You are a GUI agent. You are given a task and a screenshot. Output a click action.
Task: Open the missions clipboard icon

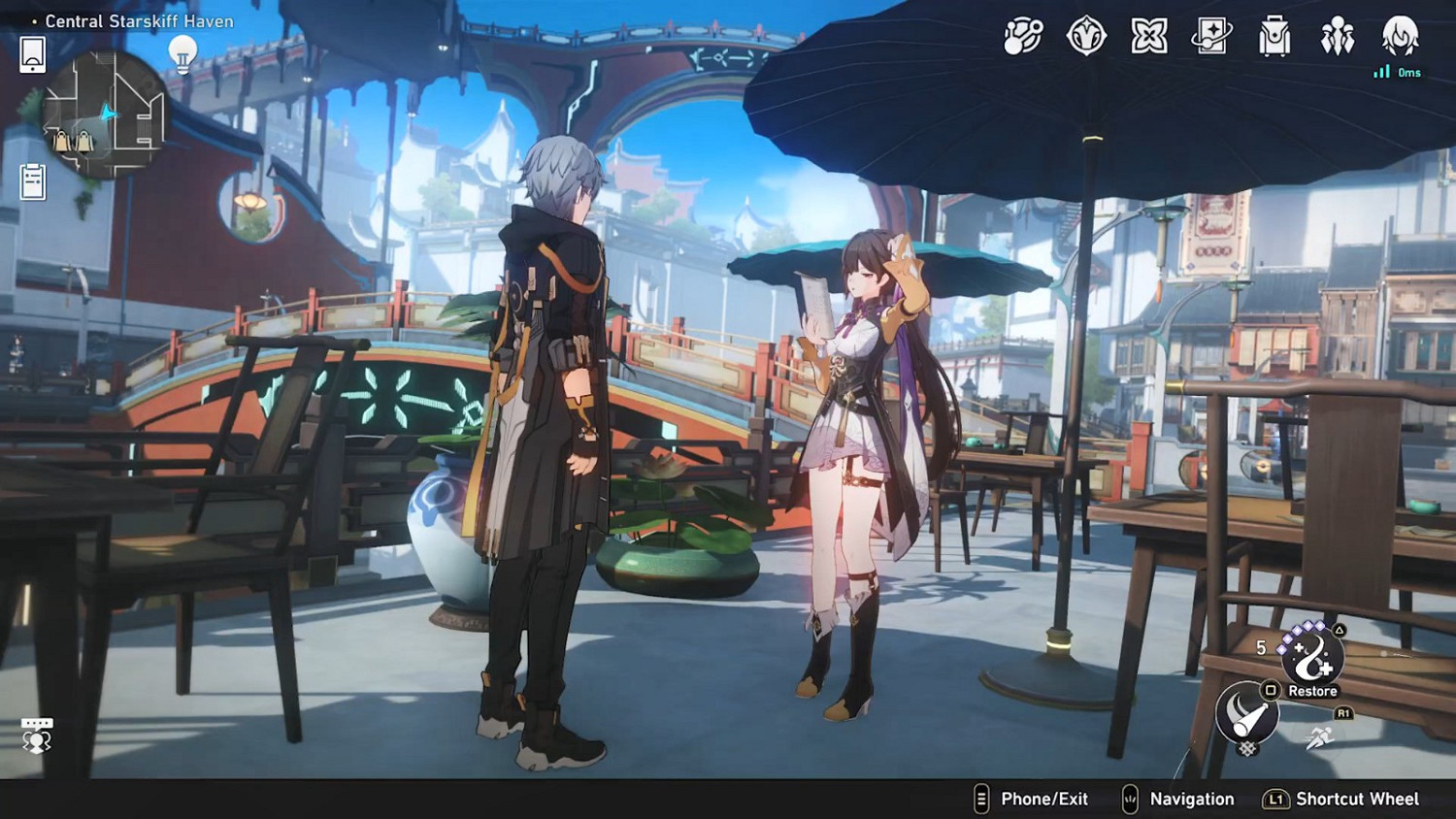click(x=32, y=180)
